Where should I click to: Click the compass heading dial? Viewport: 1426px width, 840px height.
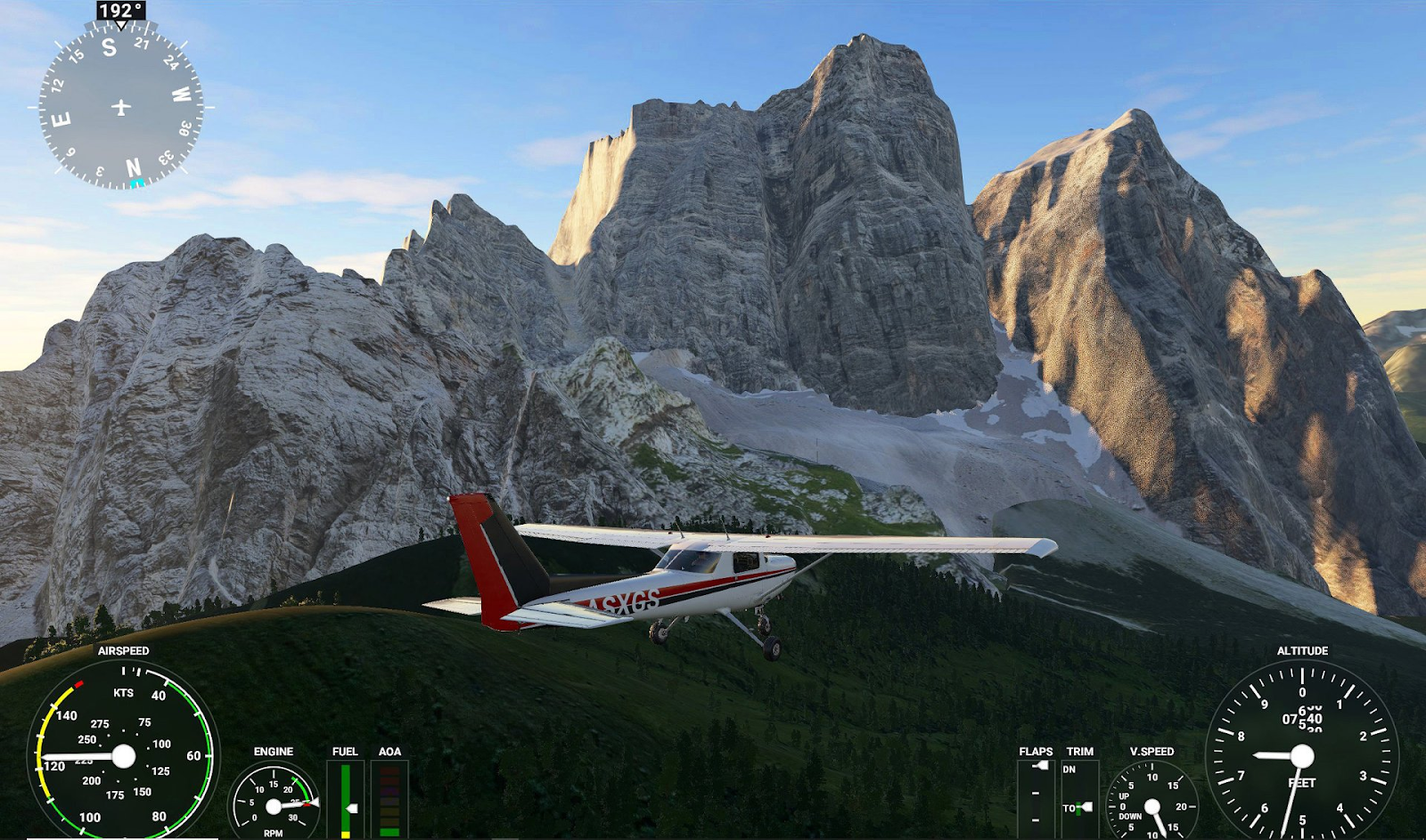tap(121, 107)
